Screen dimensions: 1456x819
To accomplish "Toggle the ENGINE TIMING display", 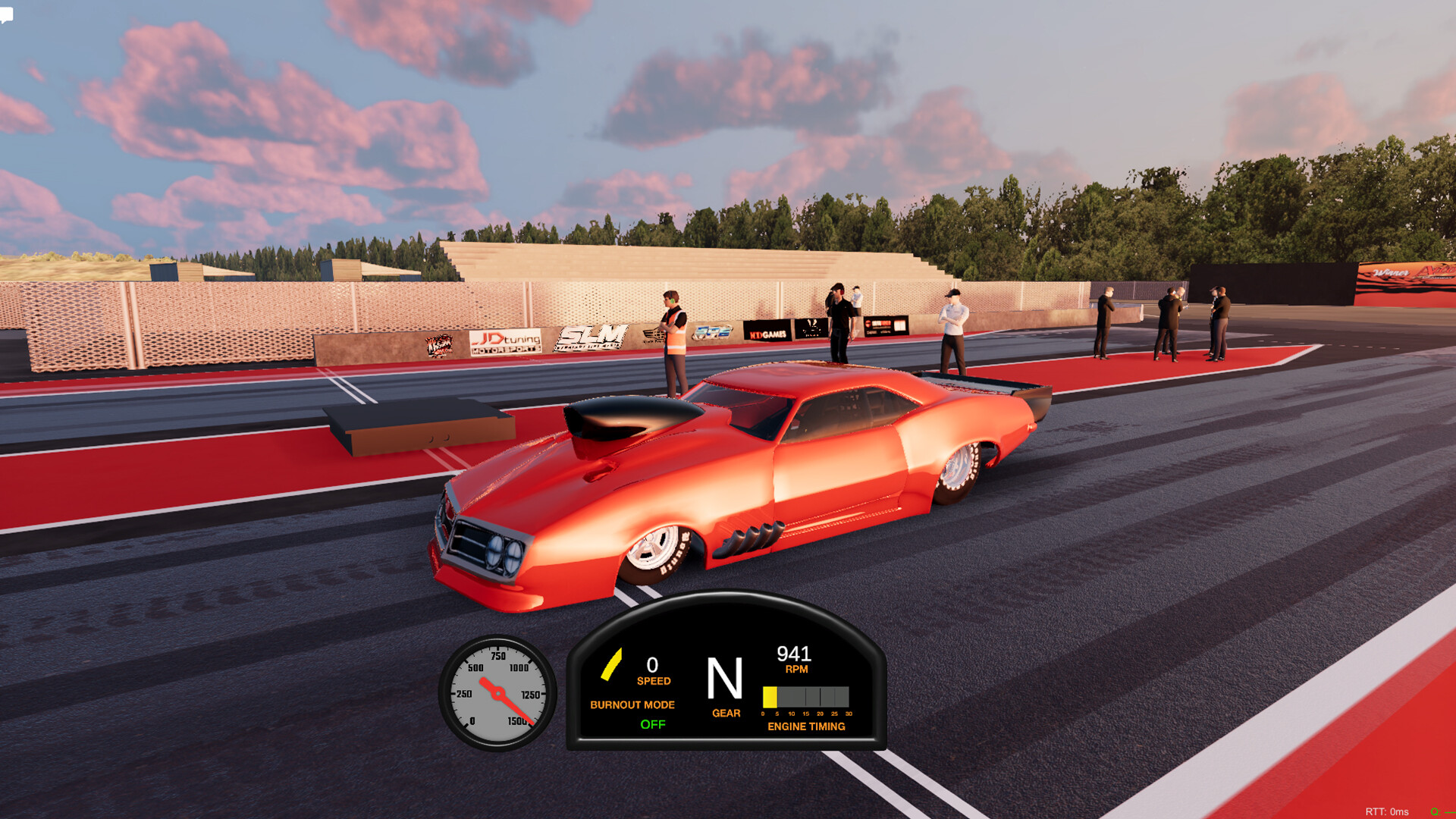I will click(806, 726).
